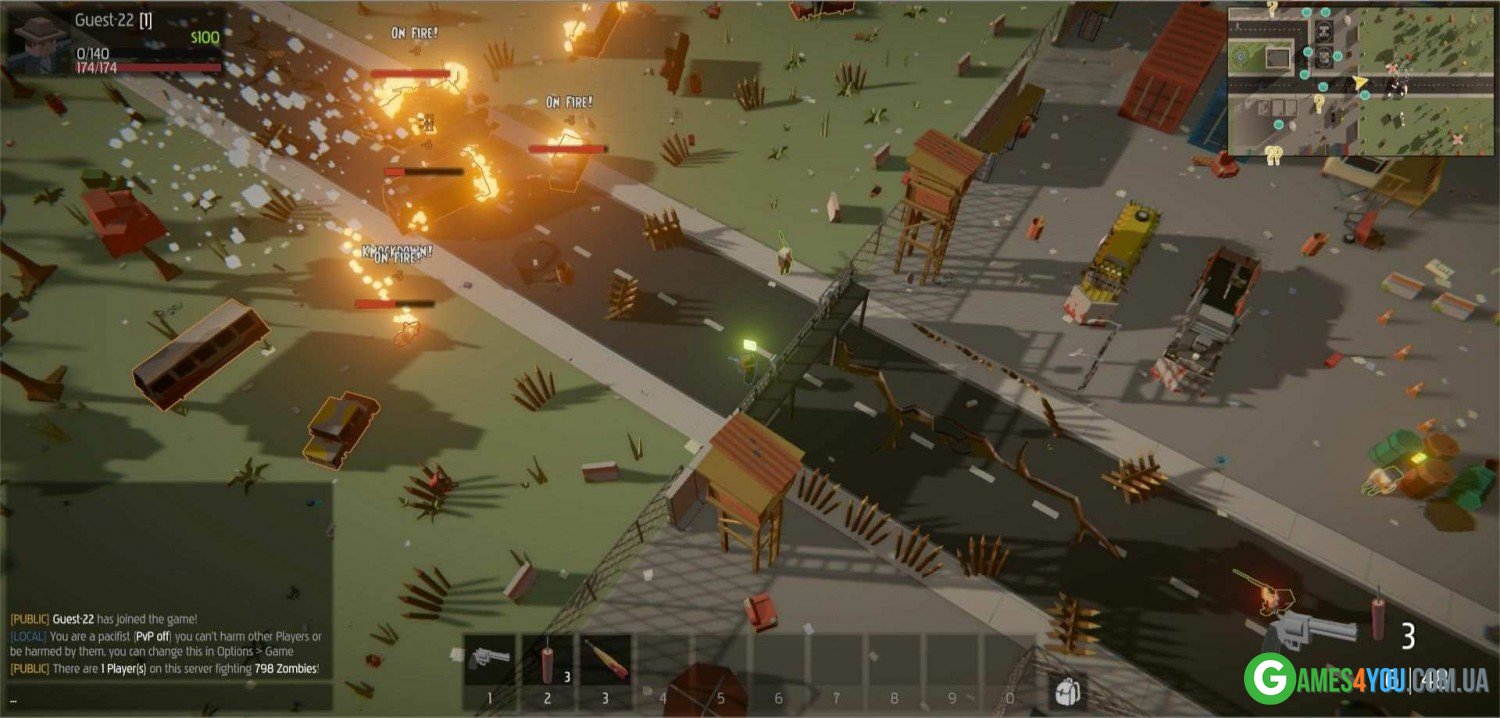
Task: Equip the dynamite stick from the hotbar
Action: (x=547, y=659)
